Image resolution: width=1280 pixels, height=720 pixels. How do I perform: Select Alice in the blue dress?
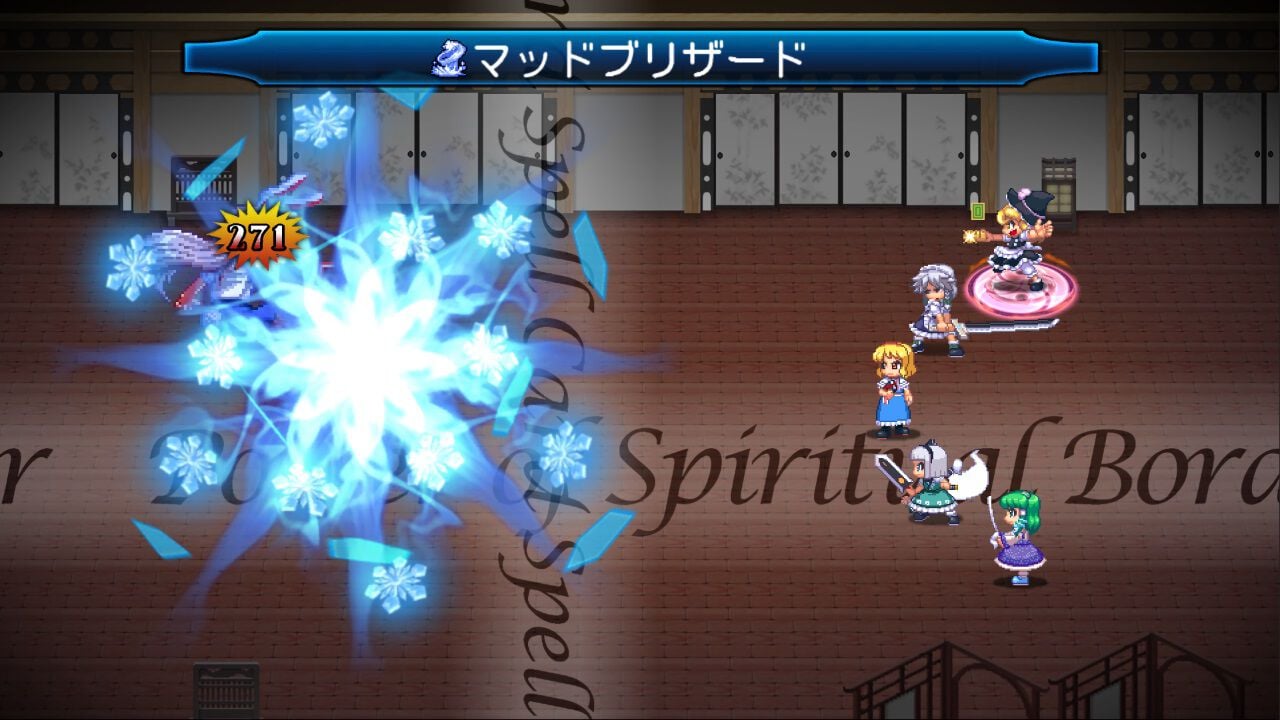click(x=895, y=390)
